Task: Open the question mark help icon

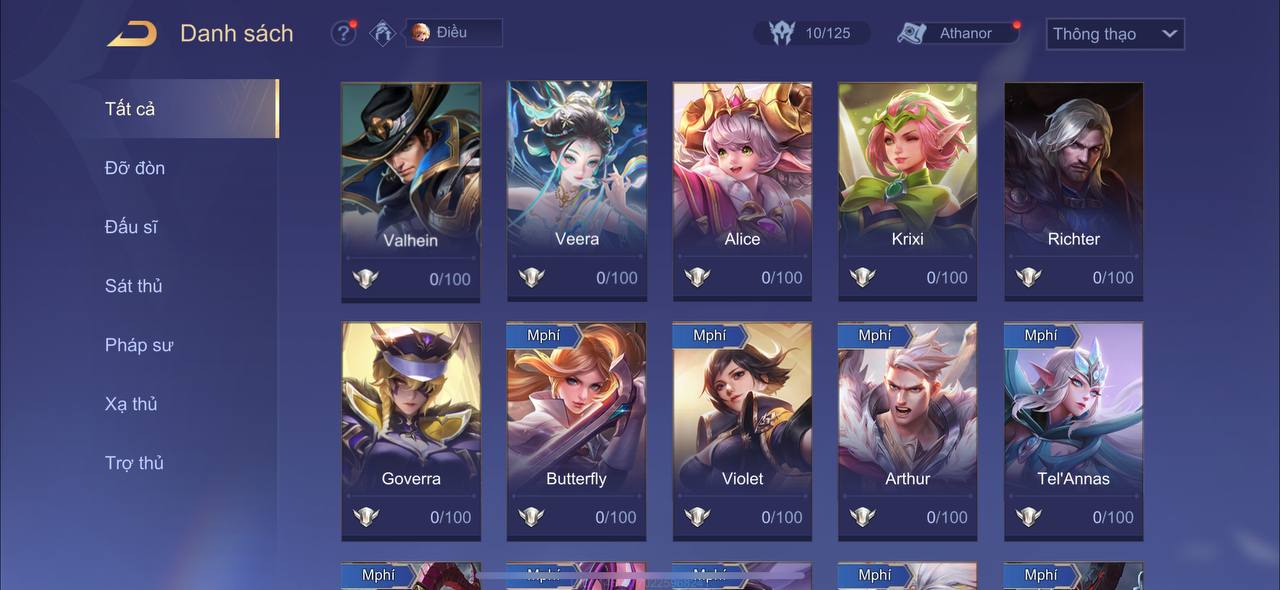Action: [343, 33]
